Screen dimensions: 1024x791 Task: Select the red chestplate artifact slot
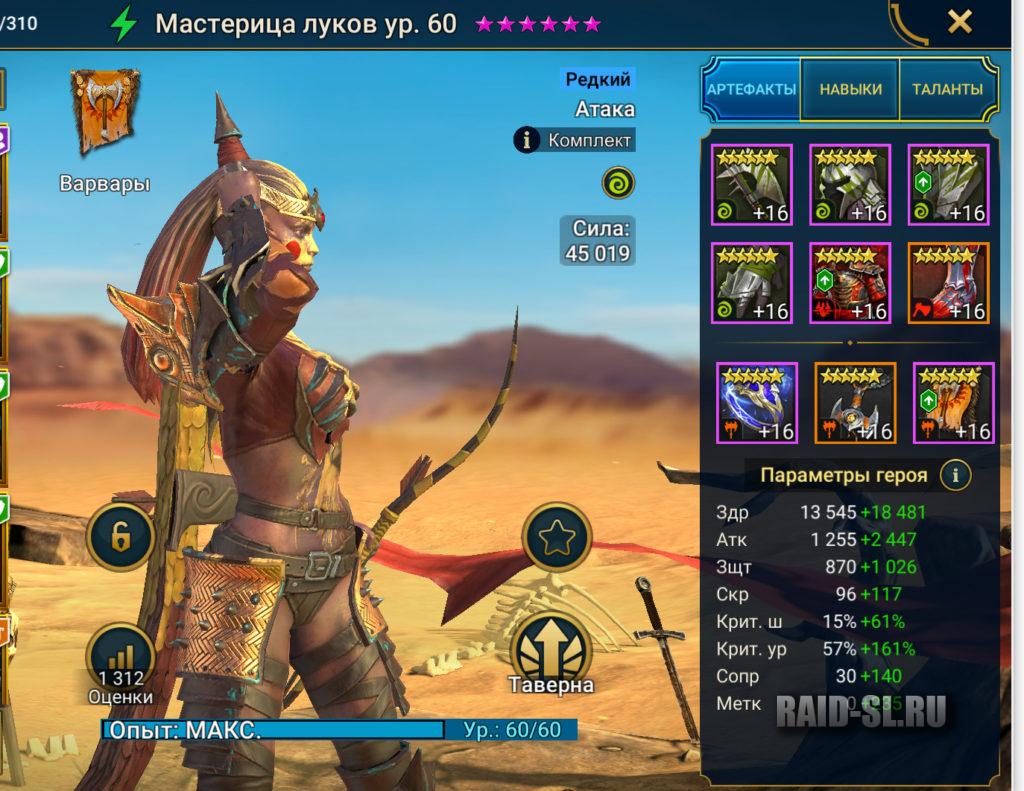[x=850, y=283]
